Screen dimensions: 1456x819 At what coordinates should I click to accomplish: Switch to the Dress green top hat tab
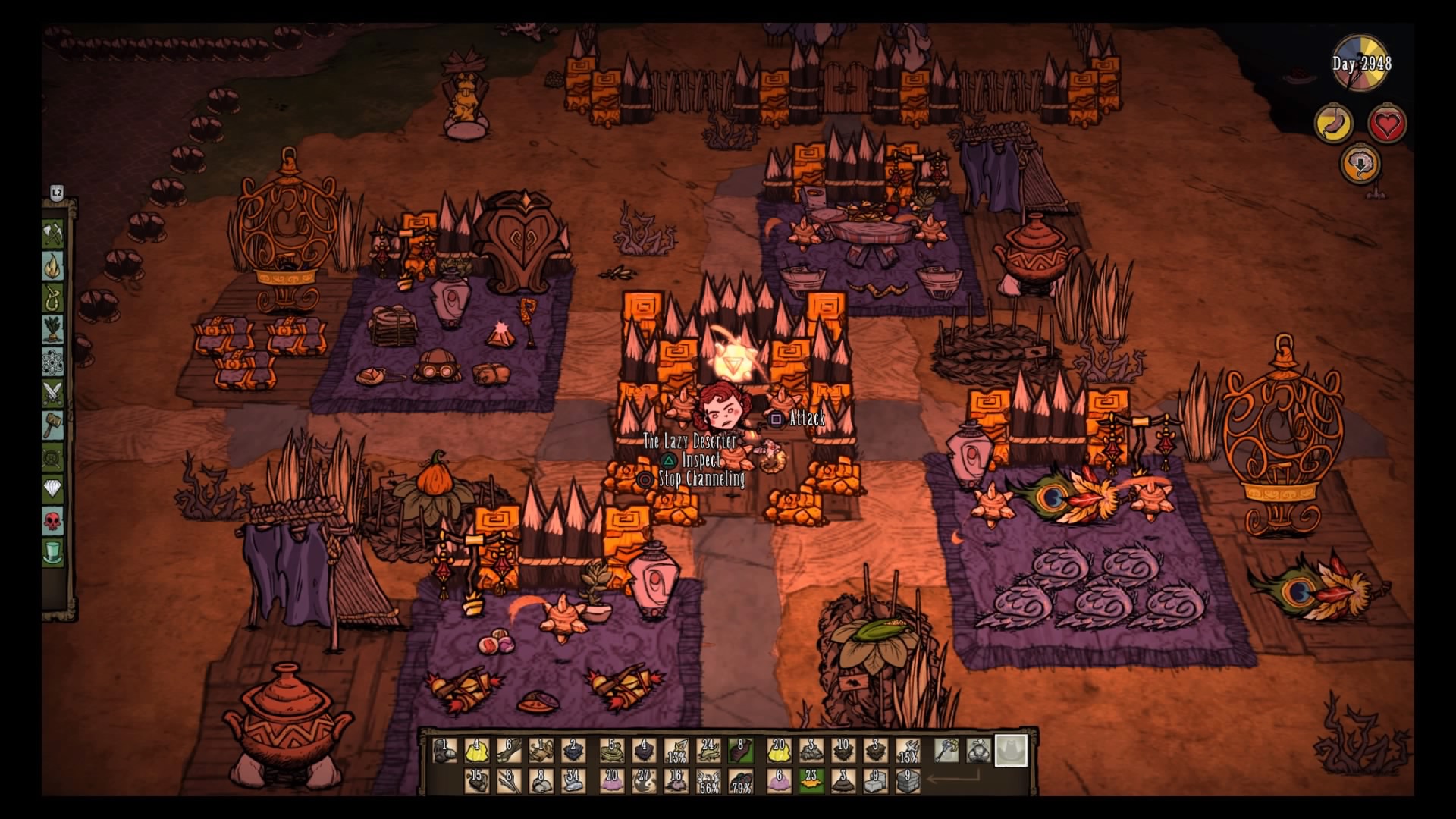coord(53,553)
